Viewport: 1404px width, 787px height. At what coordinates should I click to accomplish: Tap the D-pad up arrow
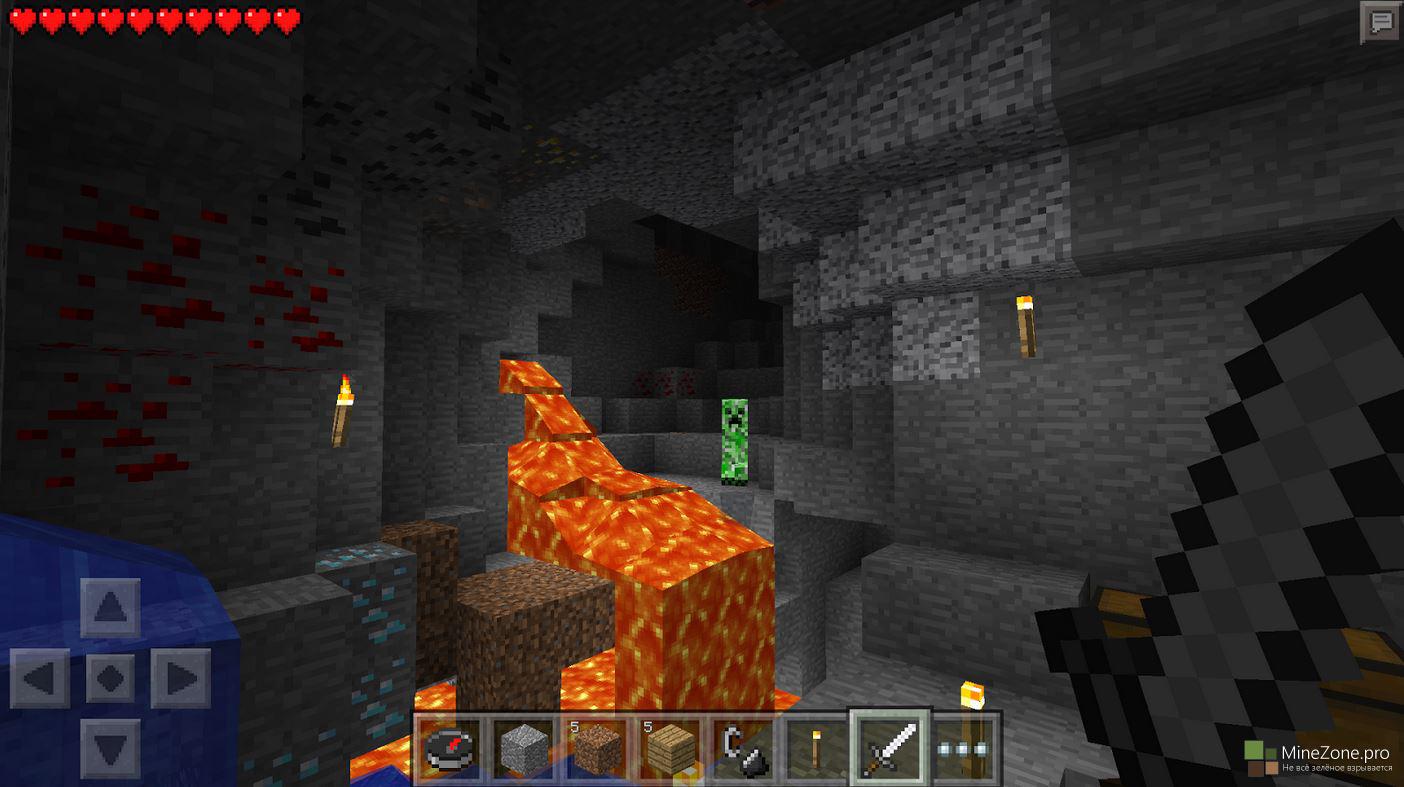tap(110, 607)
